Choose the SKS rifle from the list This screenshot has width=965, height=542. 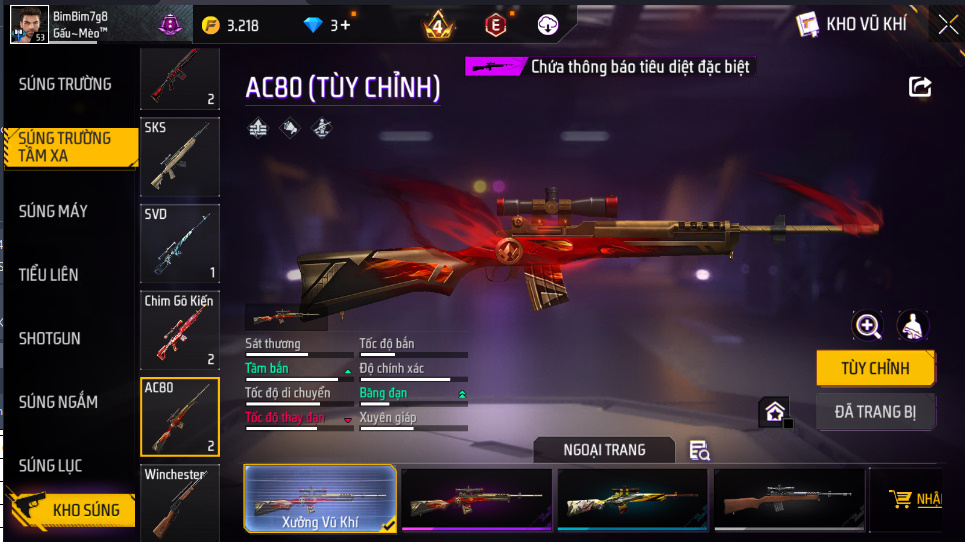tap(180, 157)
